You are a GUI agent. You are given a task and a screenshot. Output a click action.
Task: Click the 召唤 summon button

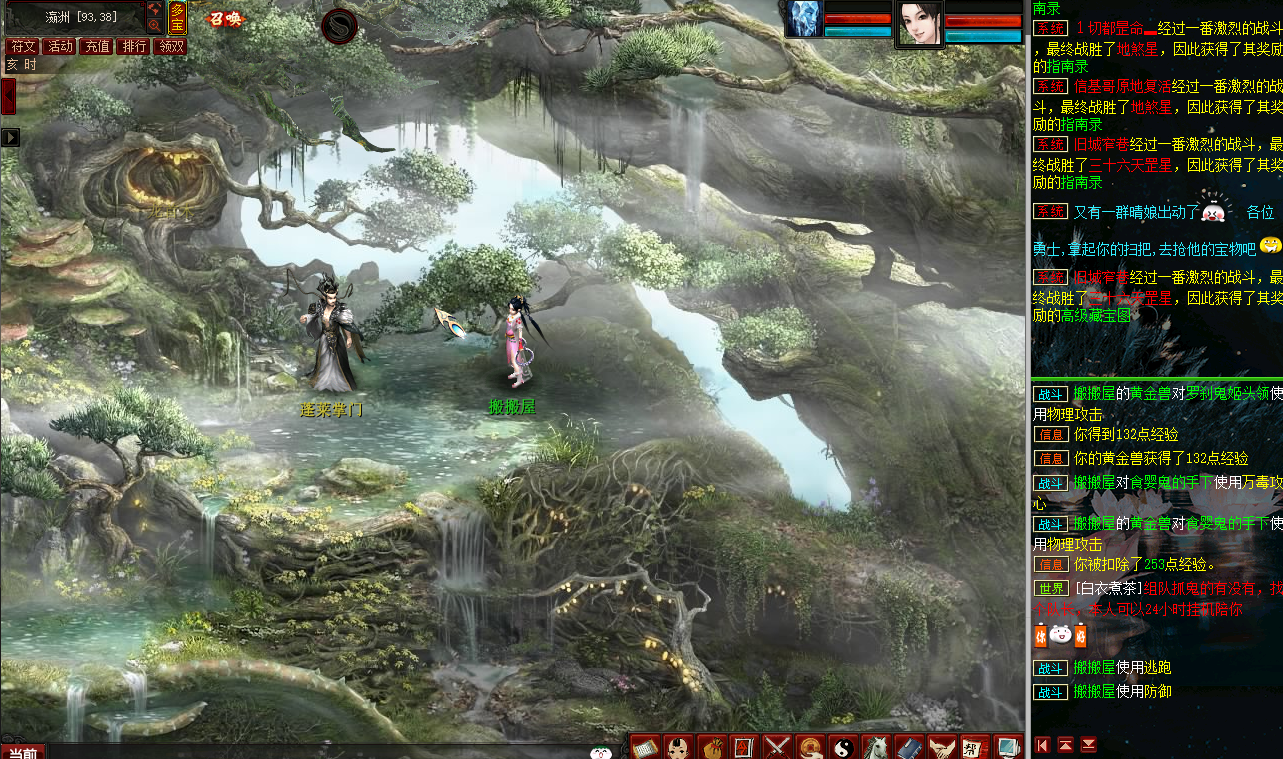[225, 18]
